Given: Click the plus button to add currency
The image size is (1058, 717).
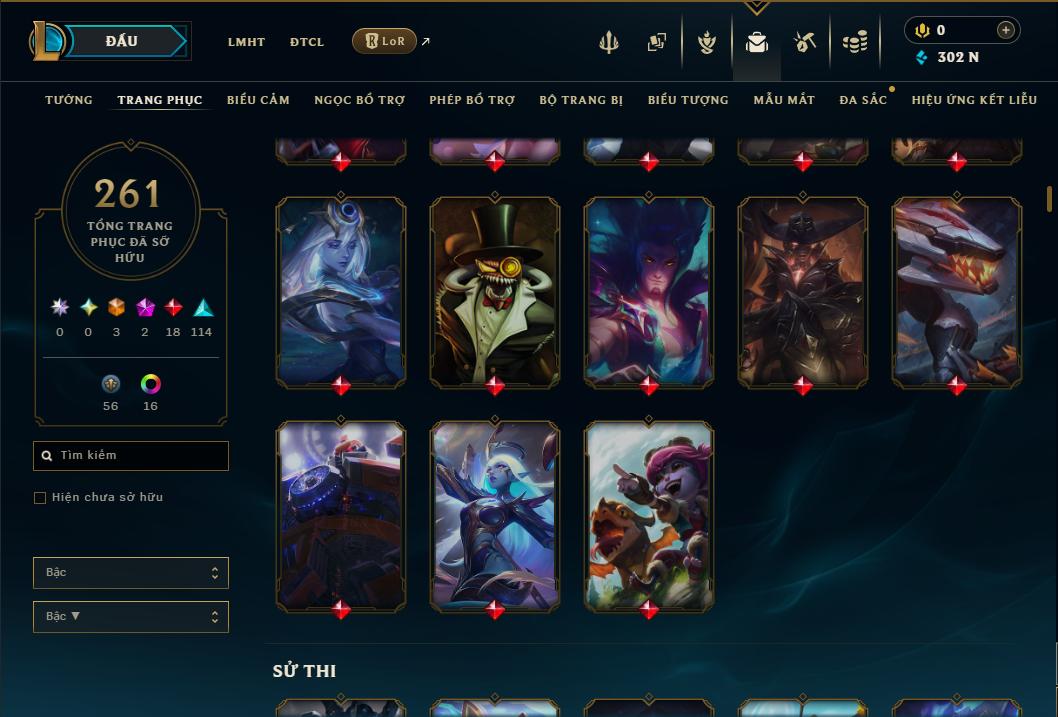Looking at the screenshot, I should point(1006,30).
